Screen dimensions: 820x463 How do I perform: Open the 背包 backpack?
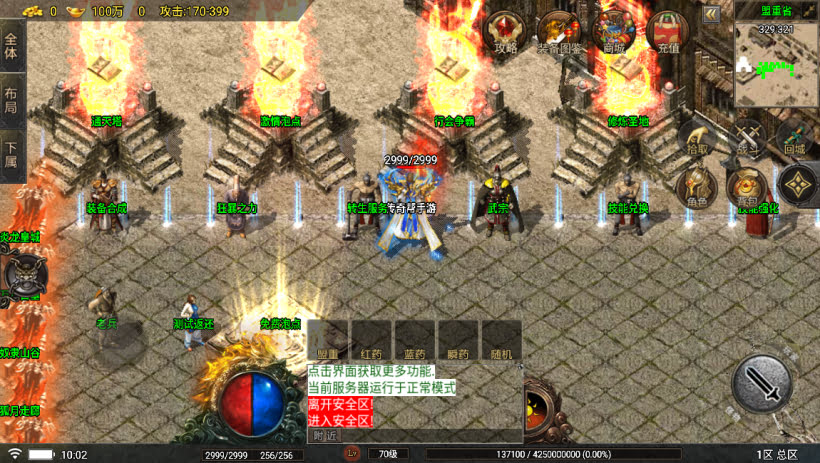click(747, 187)
